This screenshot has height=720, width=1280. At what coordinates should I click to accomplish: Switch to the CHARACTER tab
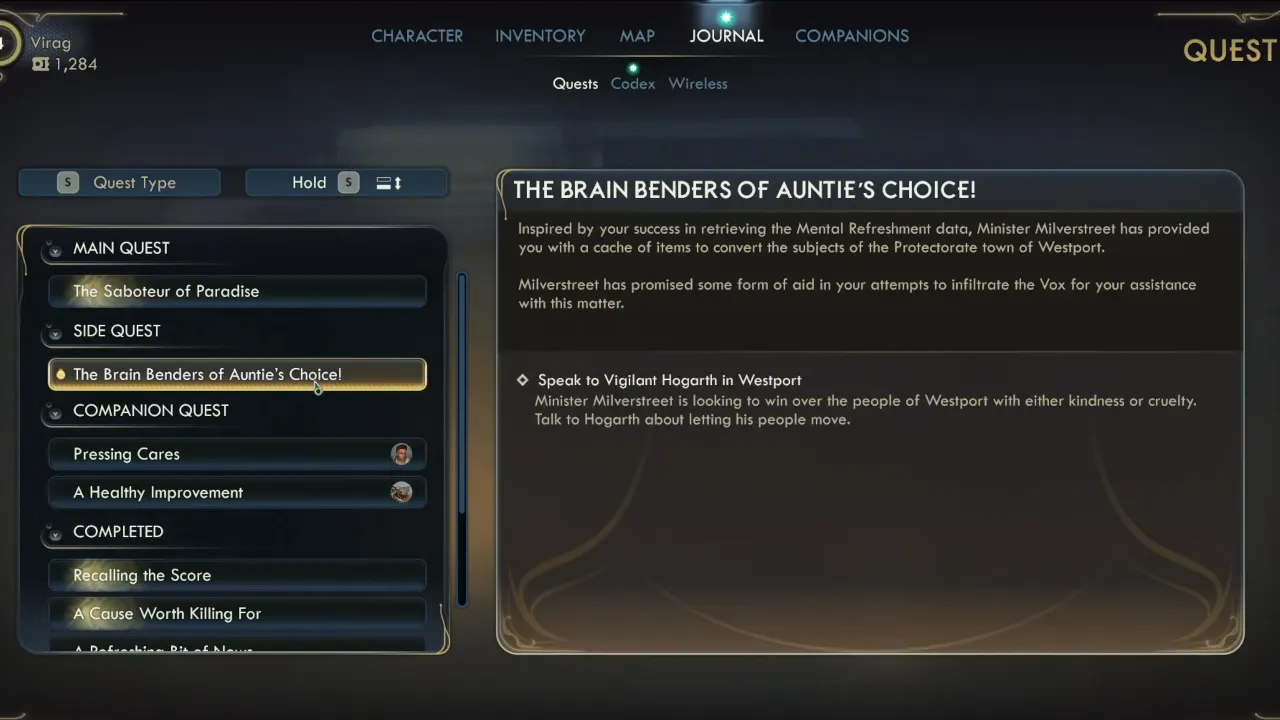point(417,36)
